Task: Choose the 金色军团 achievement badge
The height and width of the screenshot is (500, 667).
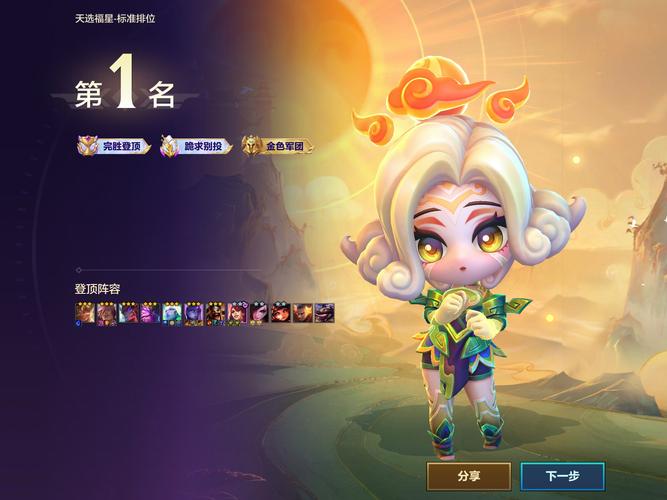Action: [276, 146]
